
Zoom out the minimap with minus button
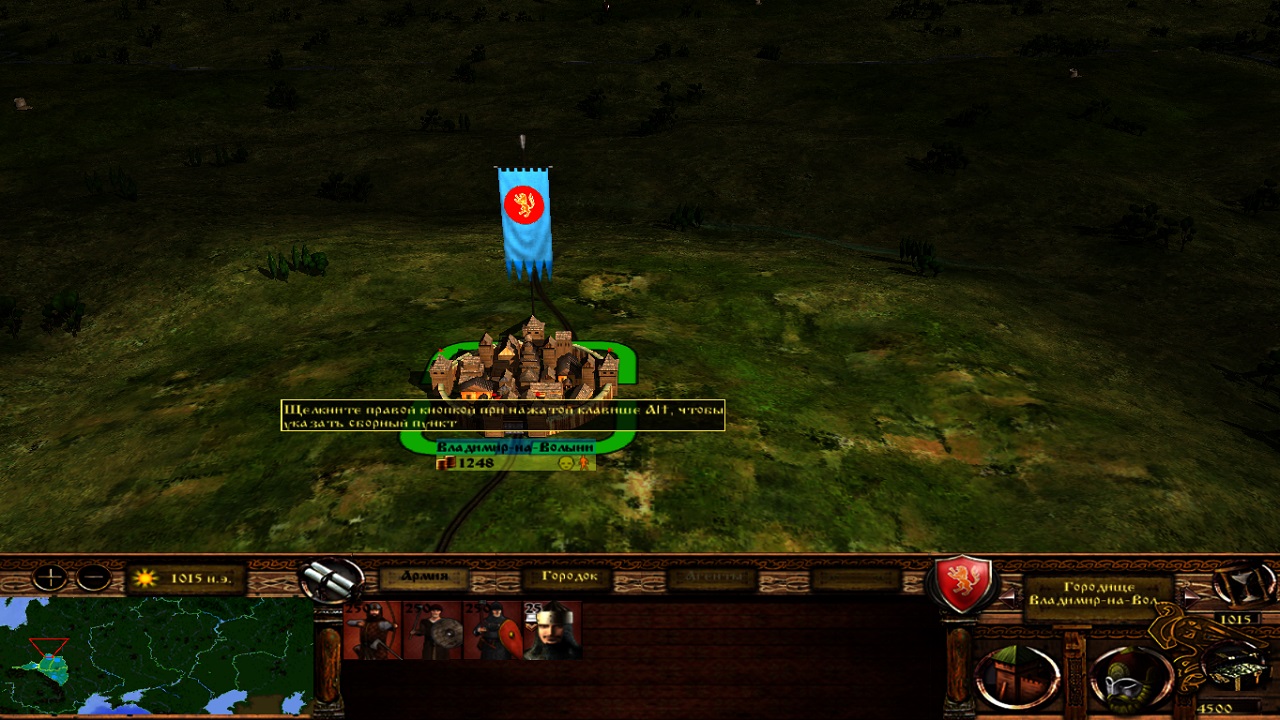coord(94,578)
